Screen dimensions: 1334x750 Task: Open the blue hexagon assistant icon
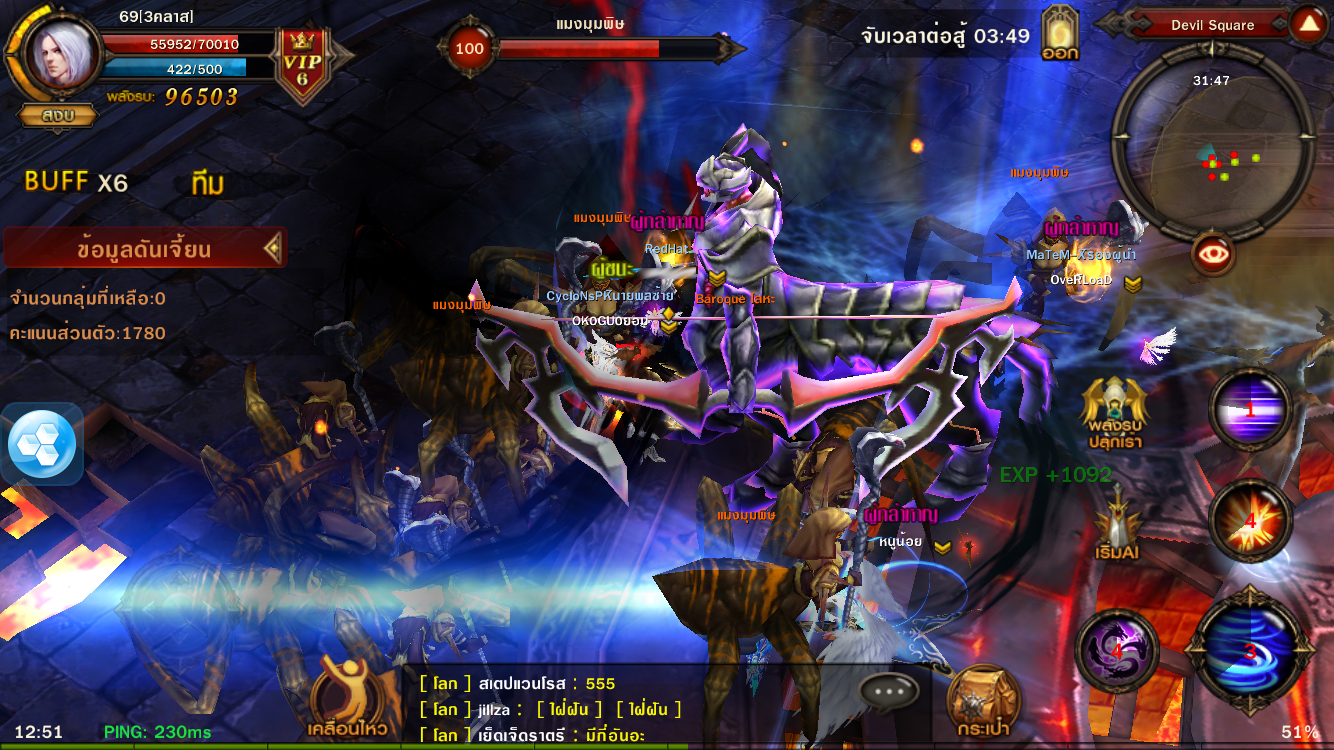(41, 444)
